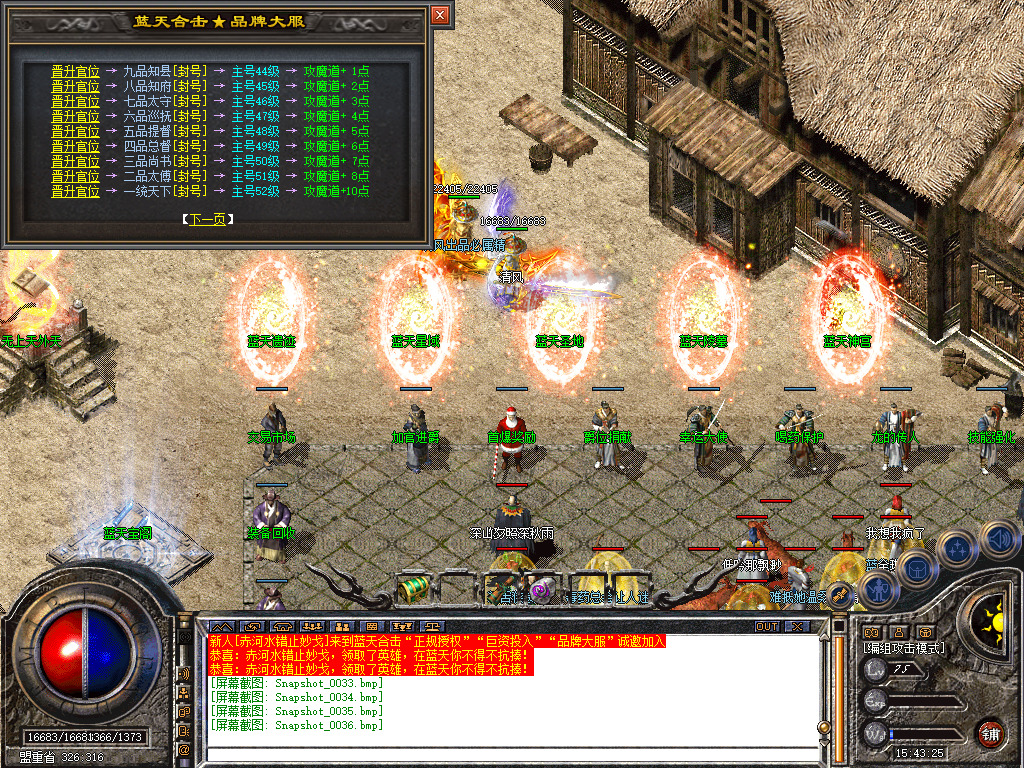Toggle sound with the speaker button
Screen dimensions: 1024x768
tap(998, 540)
